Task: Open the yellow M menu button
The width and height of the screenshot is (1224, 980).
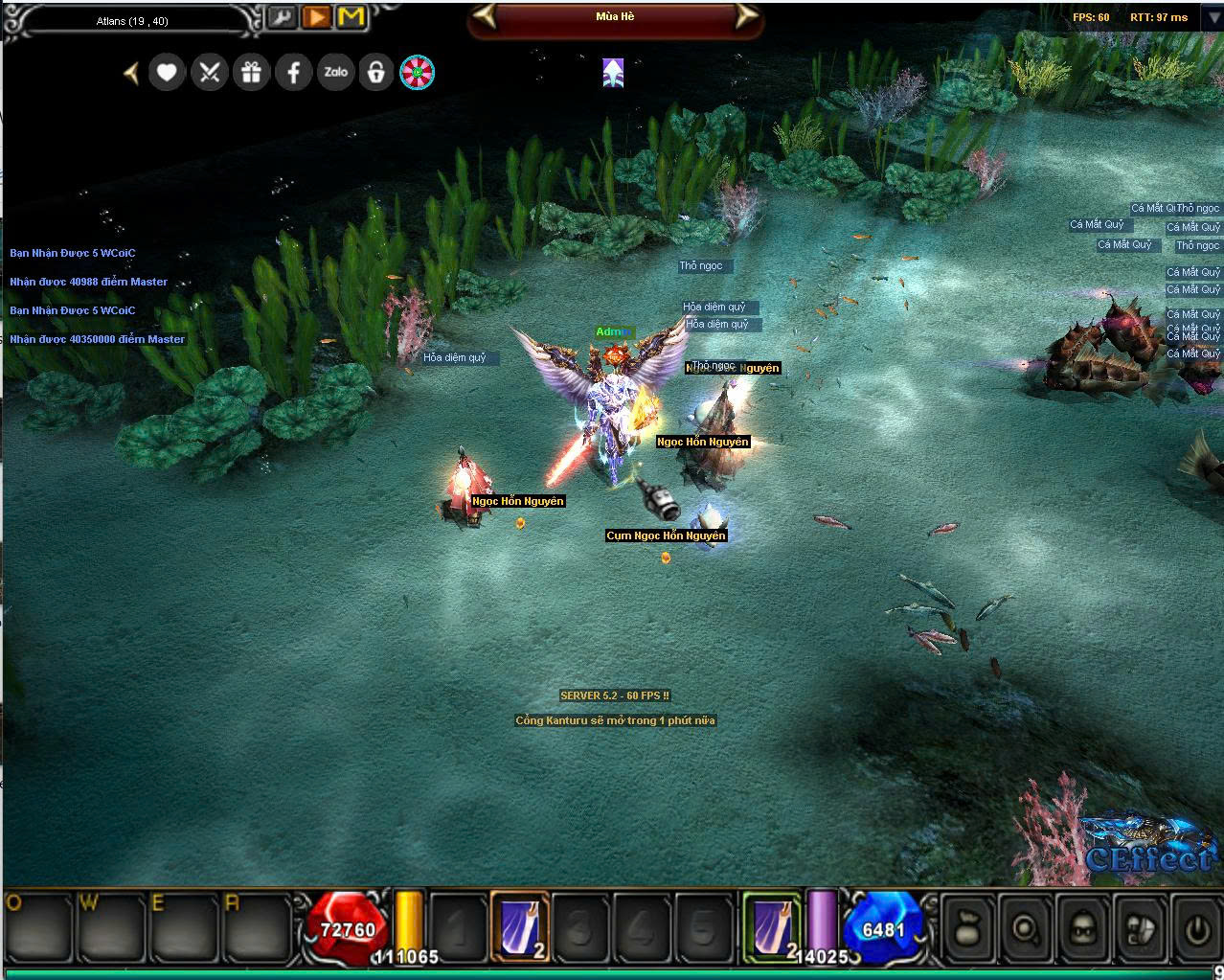Action: click(351, 17)
